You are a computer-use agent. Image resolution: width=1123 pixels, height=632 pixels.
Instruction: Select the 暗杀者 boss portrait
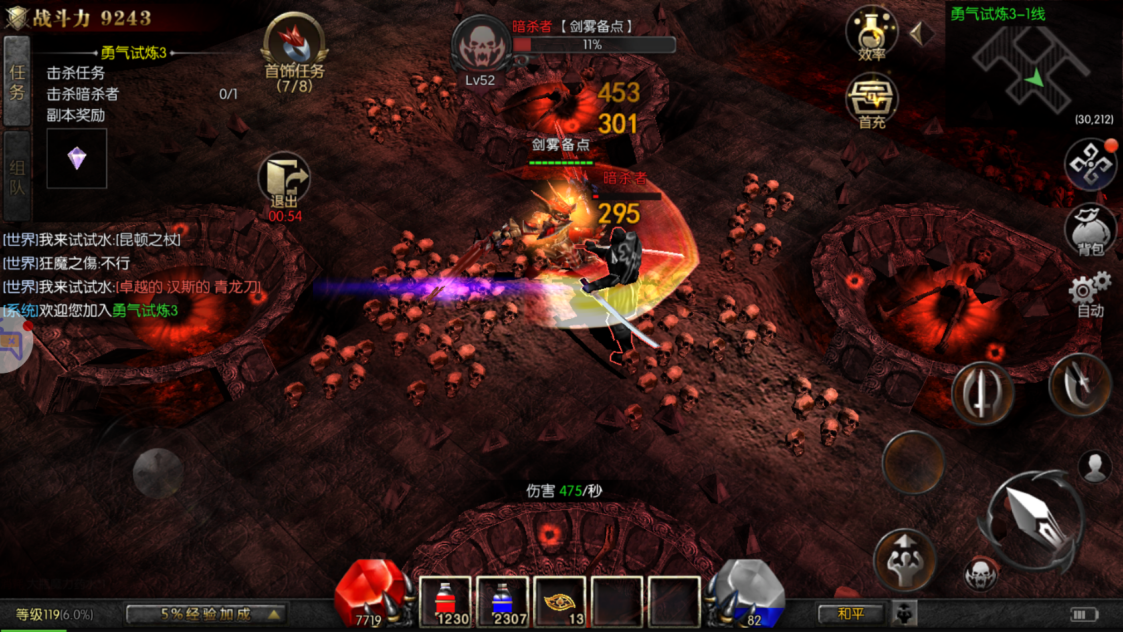tap(480, 46)
